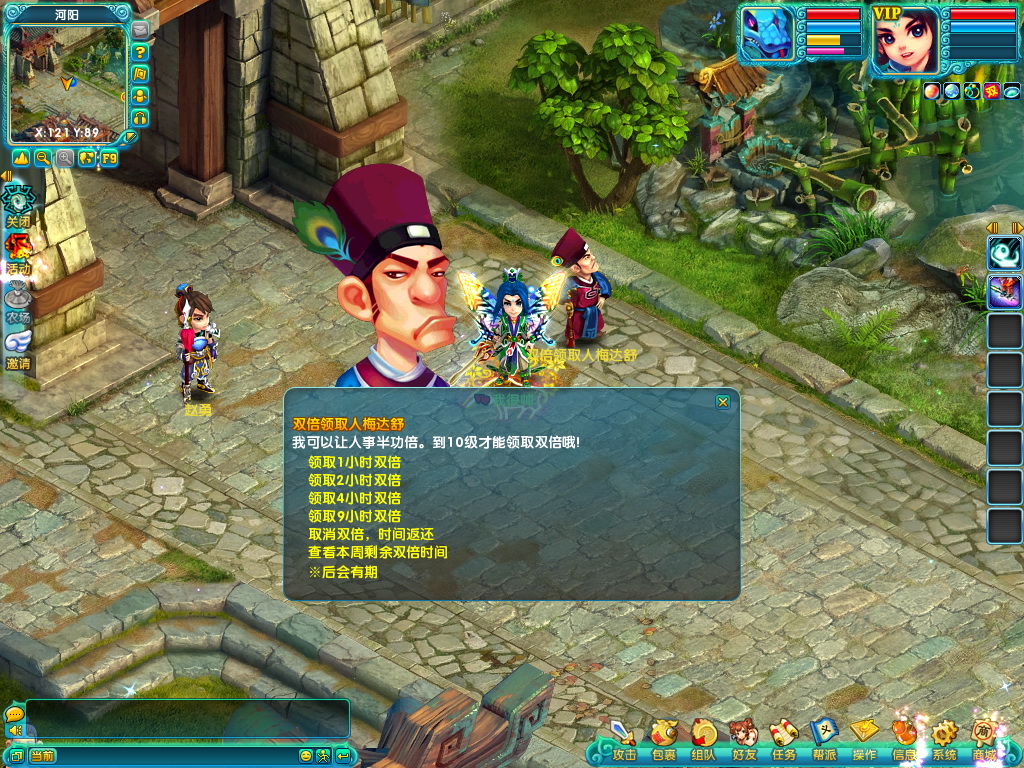Open the 包裹 bag menu
1024x768 pixels.
(x=663, y=739)
